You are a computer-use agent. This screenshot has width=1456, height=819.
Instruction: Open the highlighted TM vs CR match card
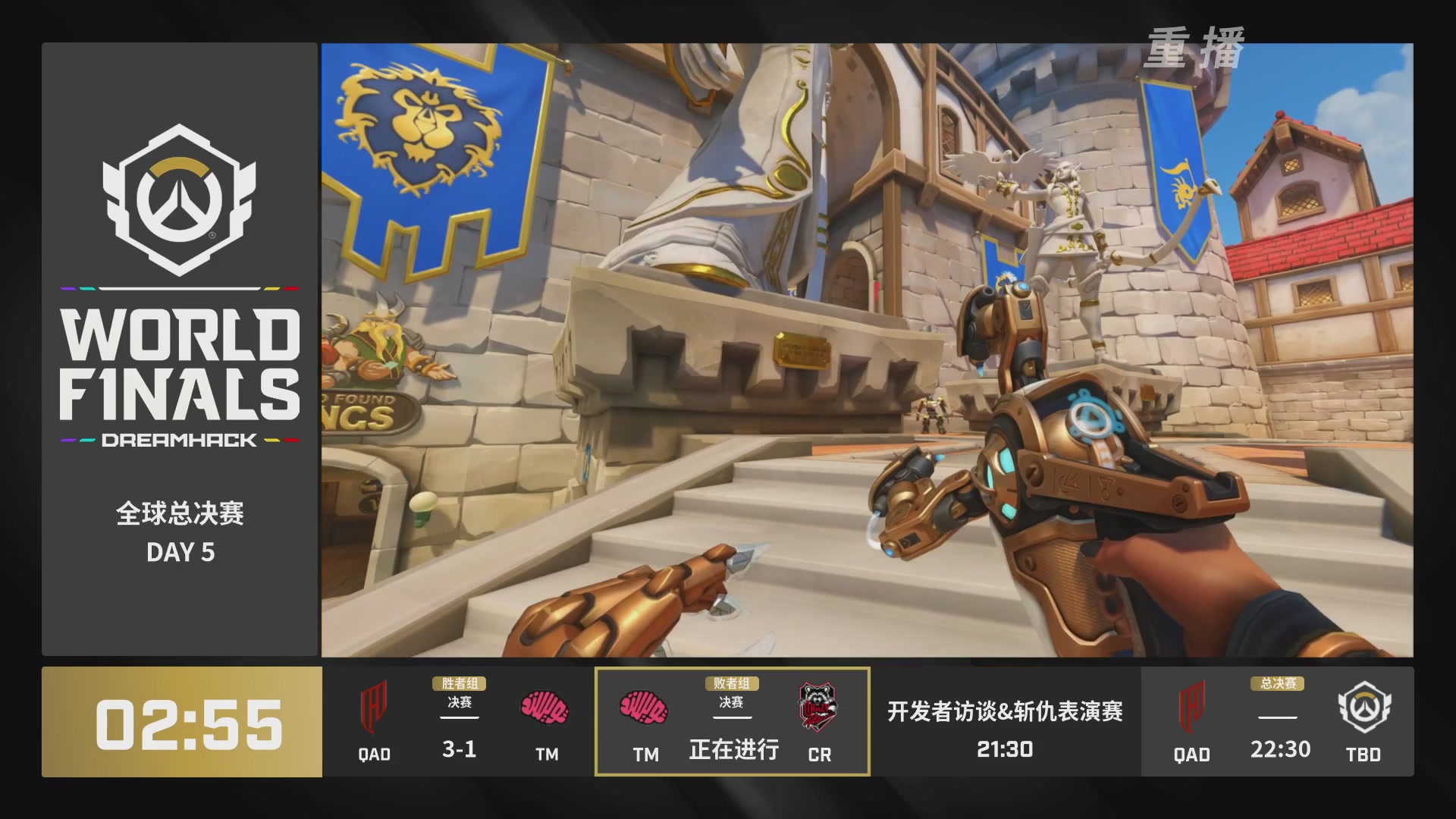732,722
